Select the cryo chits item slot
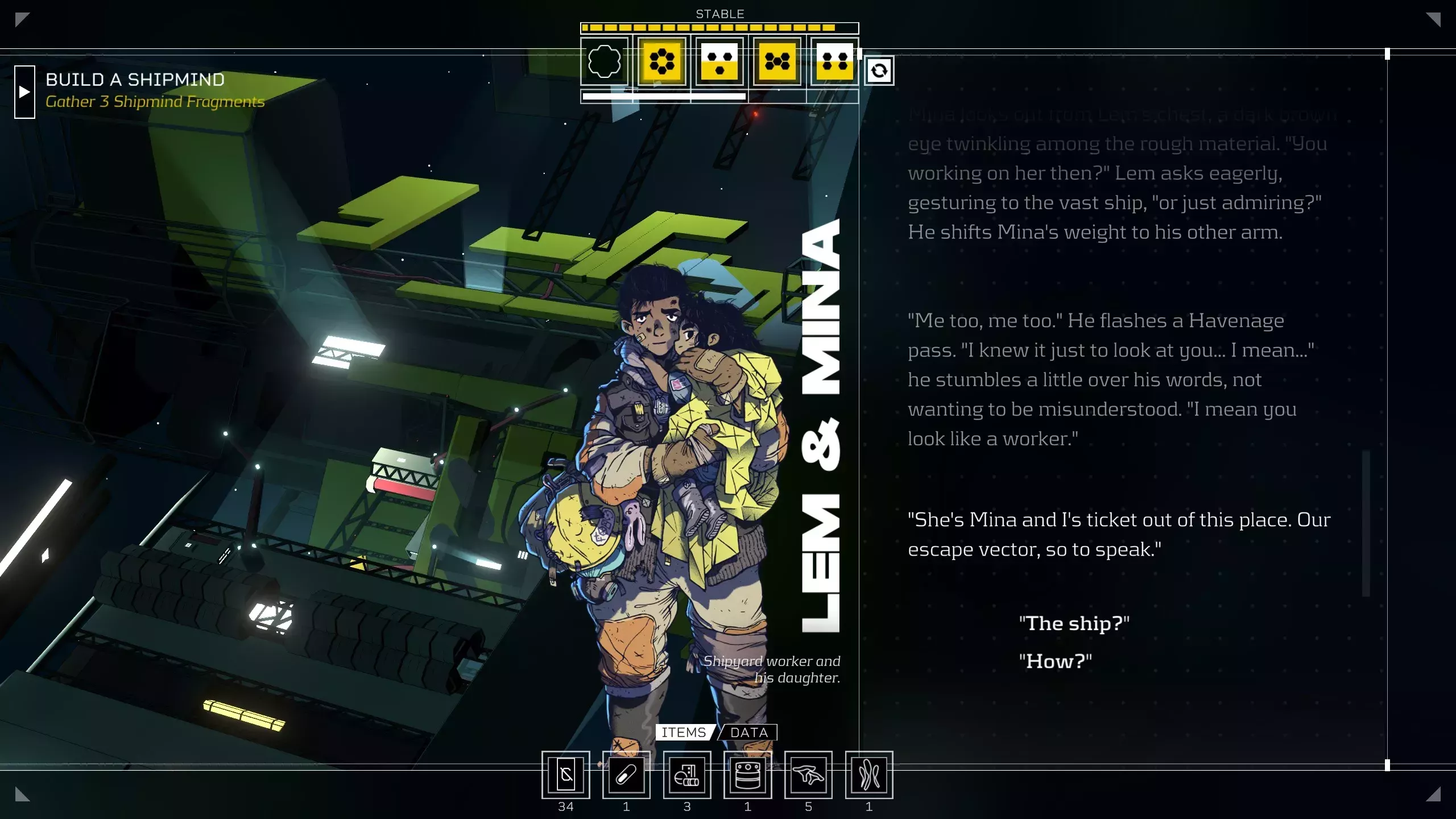Image resolution: width=1456 pixels, height=819 pixels. pos(565,775)
